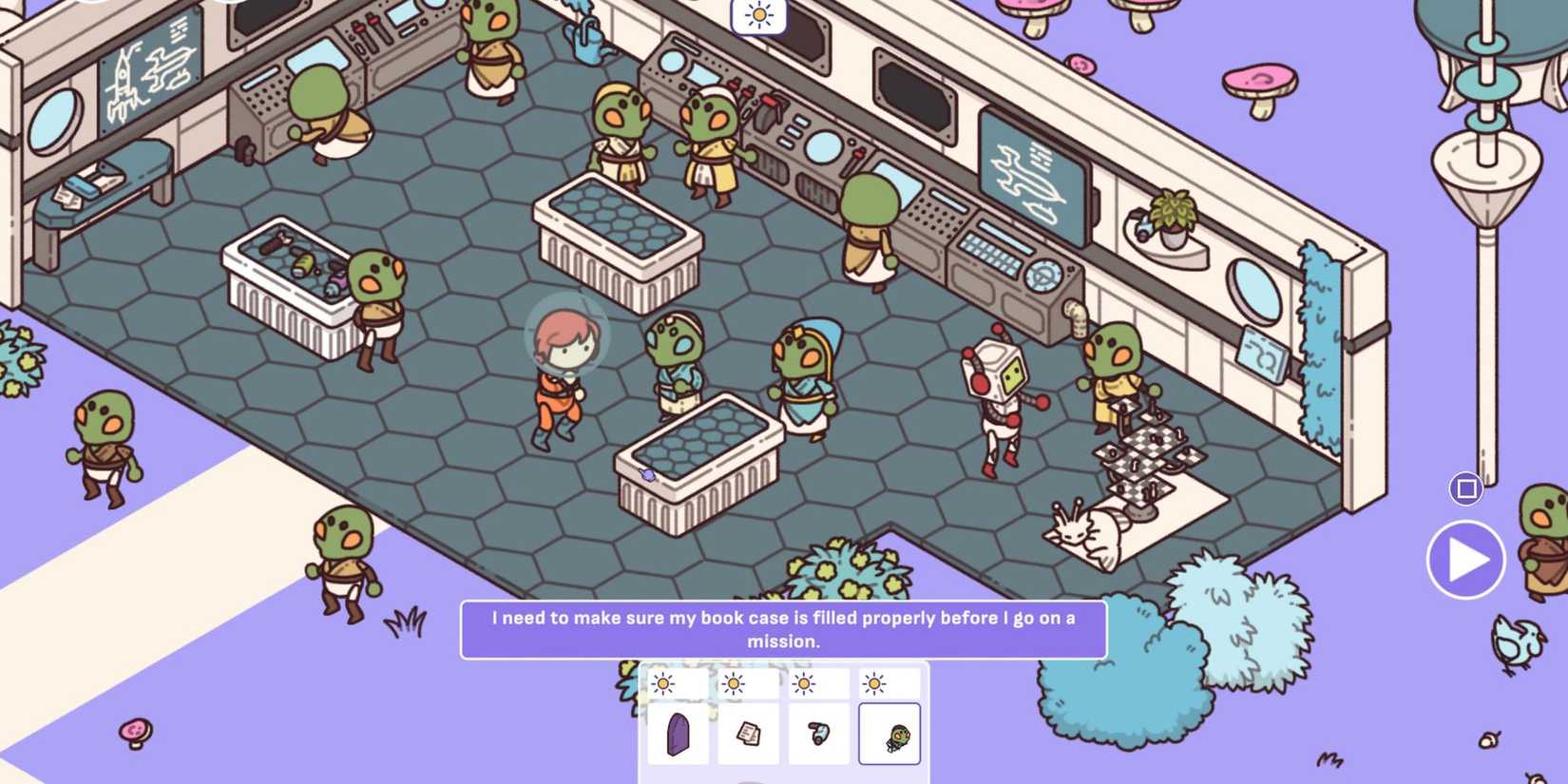Hit the small square stop button

click(1466, 488)
